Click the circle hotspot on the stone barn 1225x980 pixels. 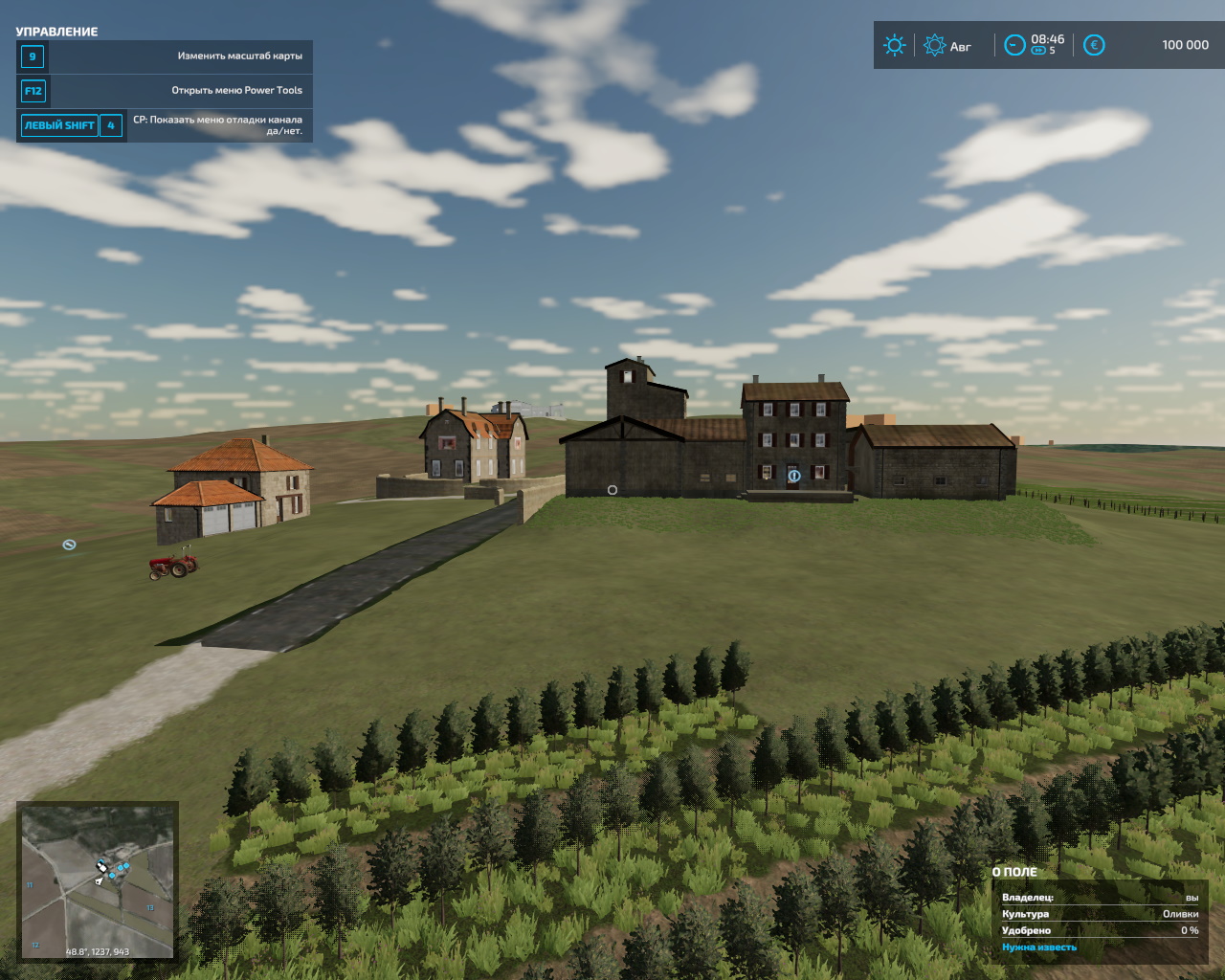coord(612,490)
